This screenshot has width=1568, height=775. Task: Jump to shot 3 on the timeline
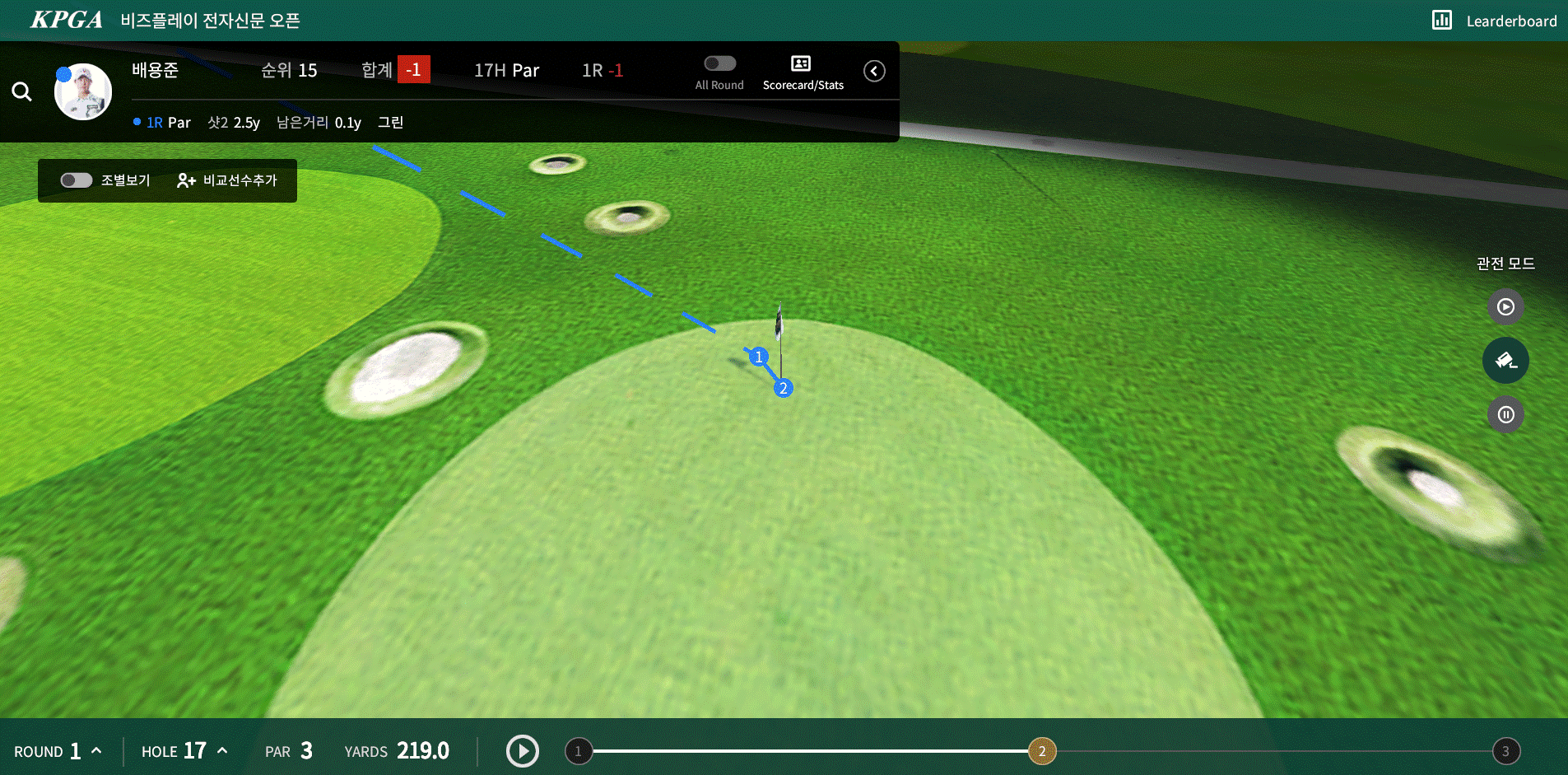pyautogui.click(x=1505, y=751)
